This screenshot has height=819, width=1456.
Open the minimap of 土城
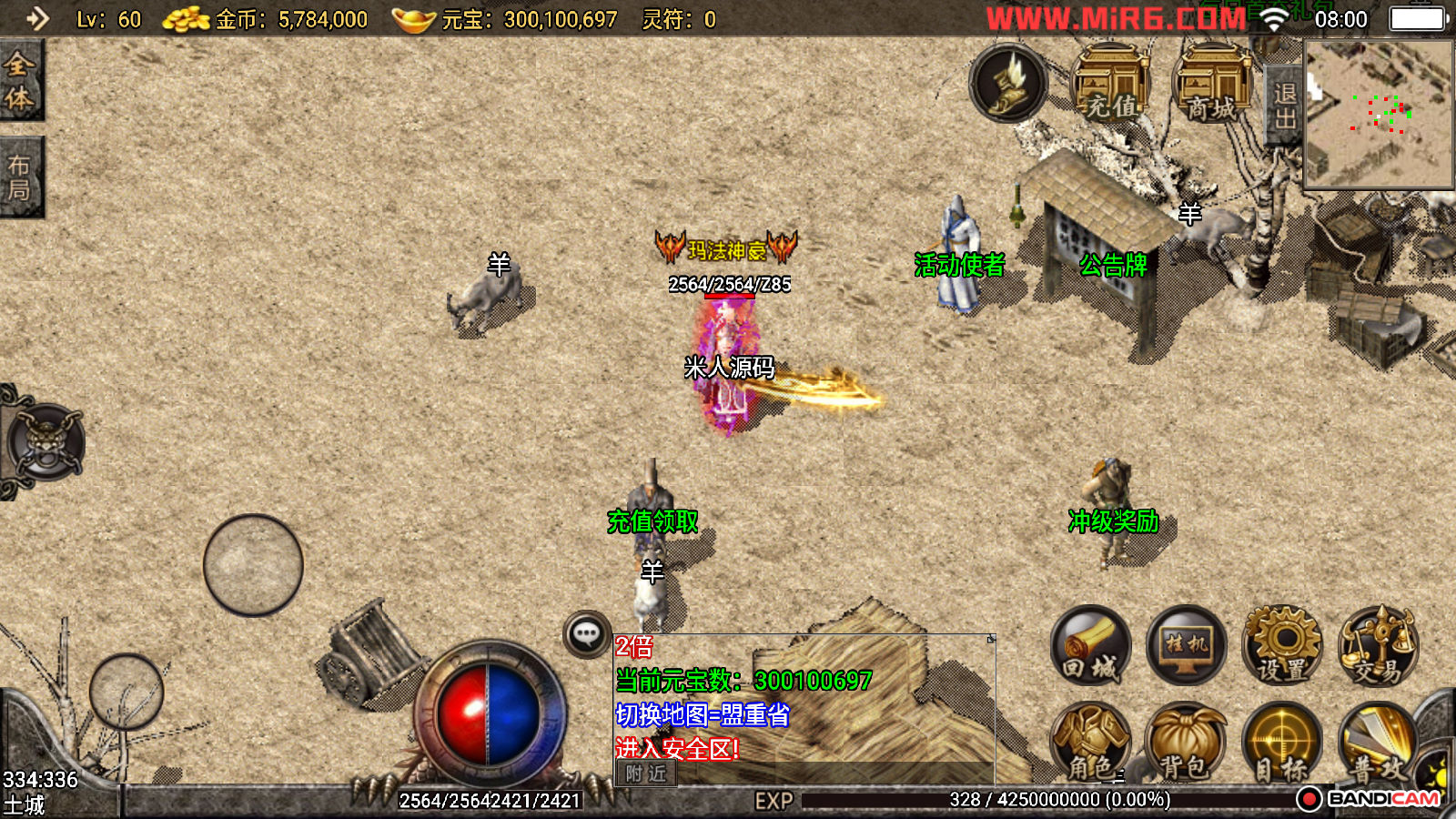1378,114
